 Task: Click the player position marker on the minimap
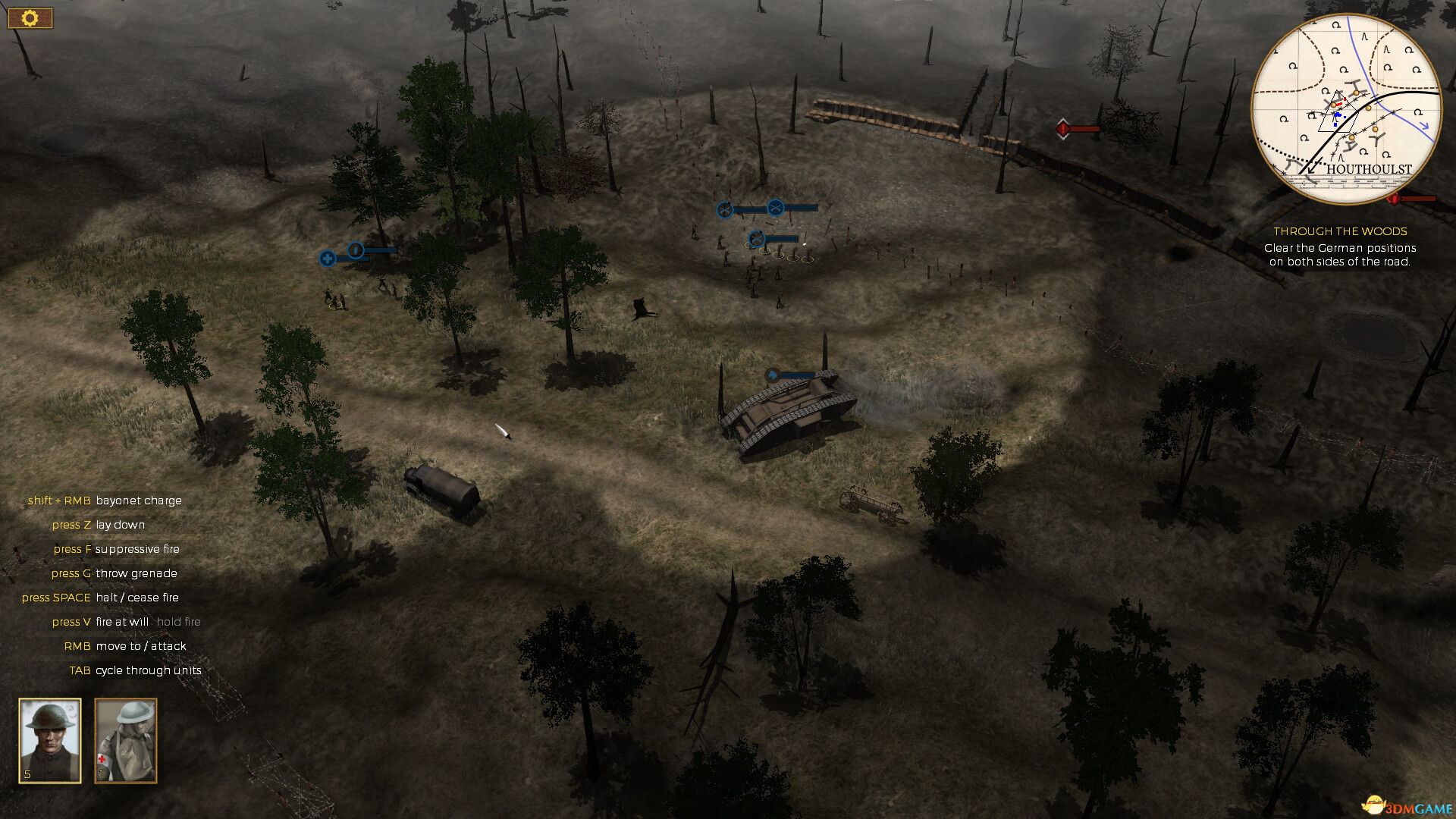tap(1337, 114)
